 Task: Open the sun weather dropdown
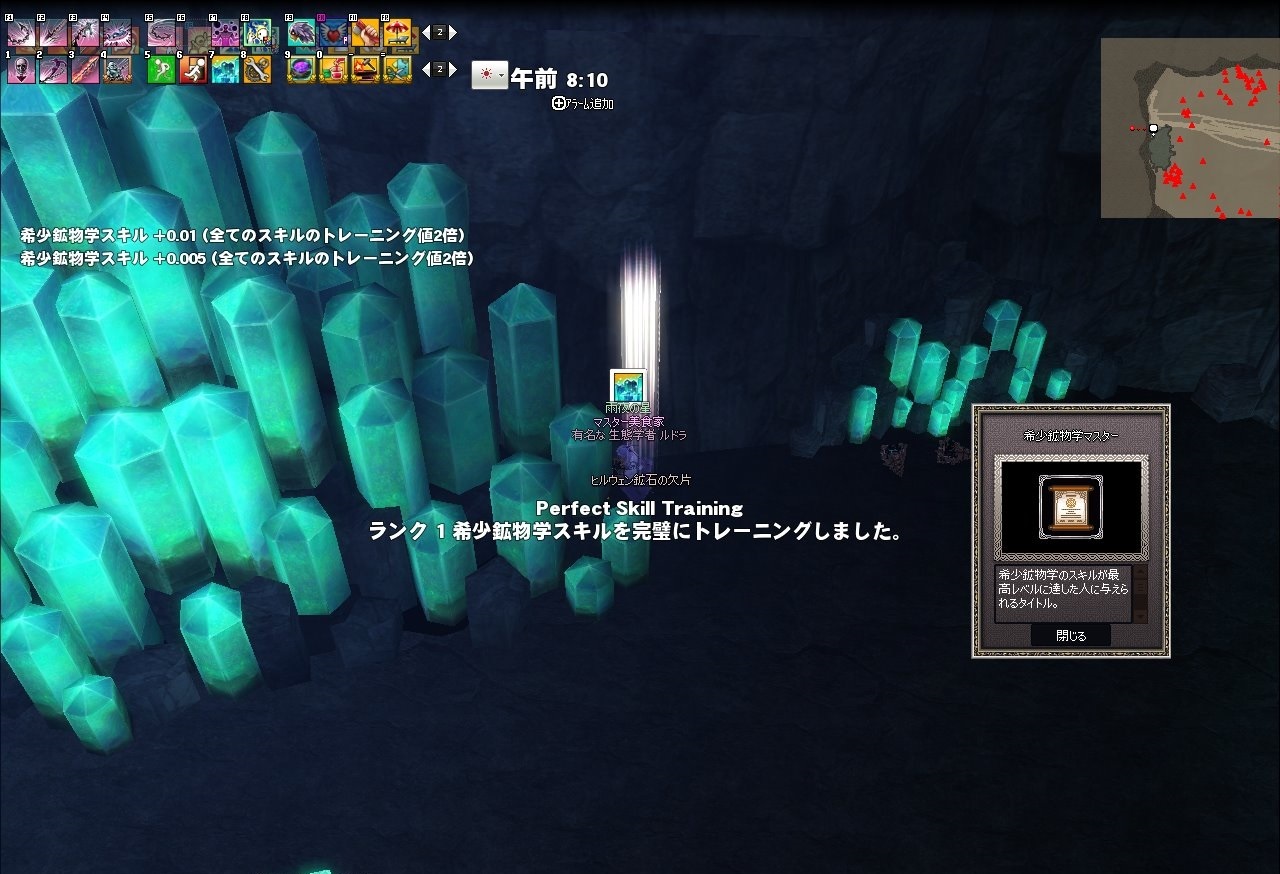point(490,75)
